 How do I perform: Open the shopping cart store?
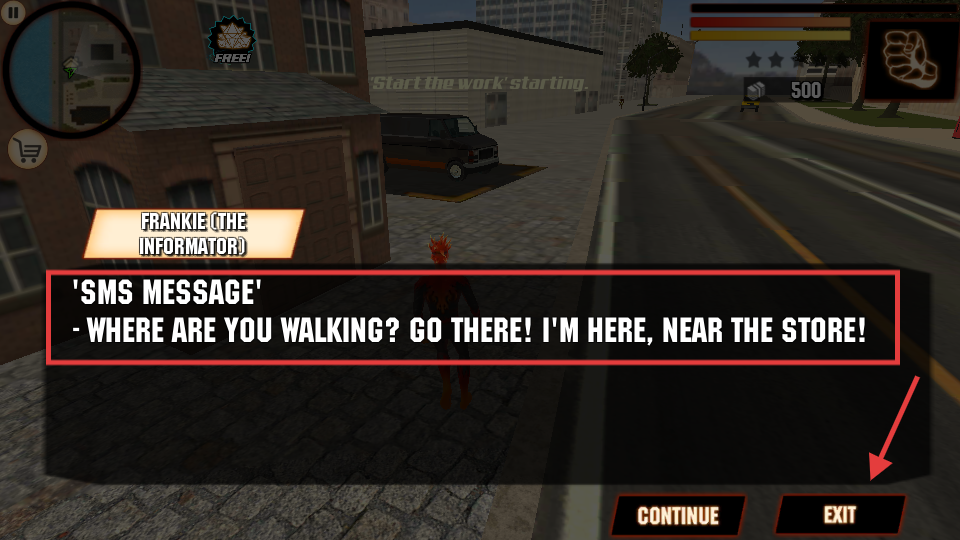27,150
